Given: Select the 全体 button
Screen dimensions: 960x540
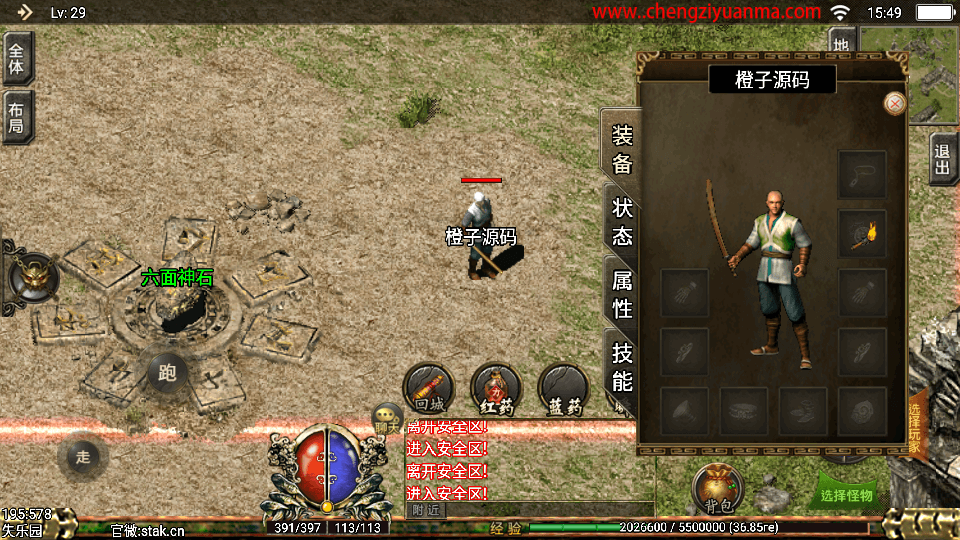Looking at the screenshot, I should (17, 58).
